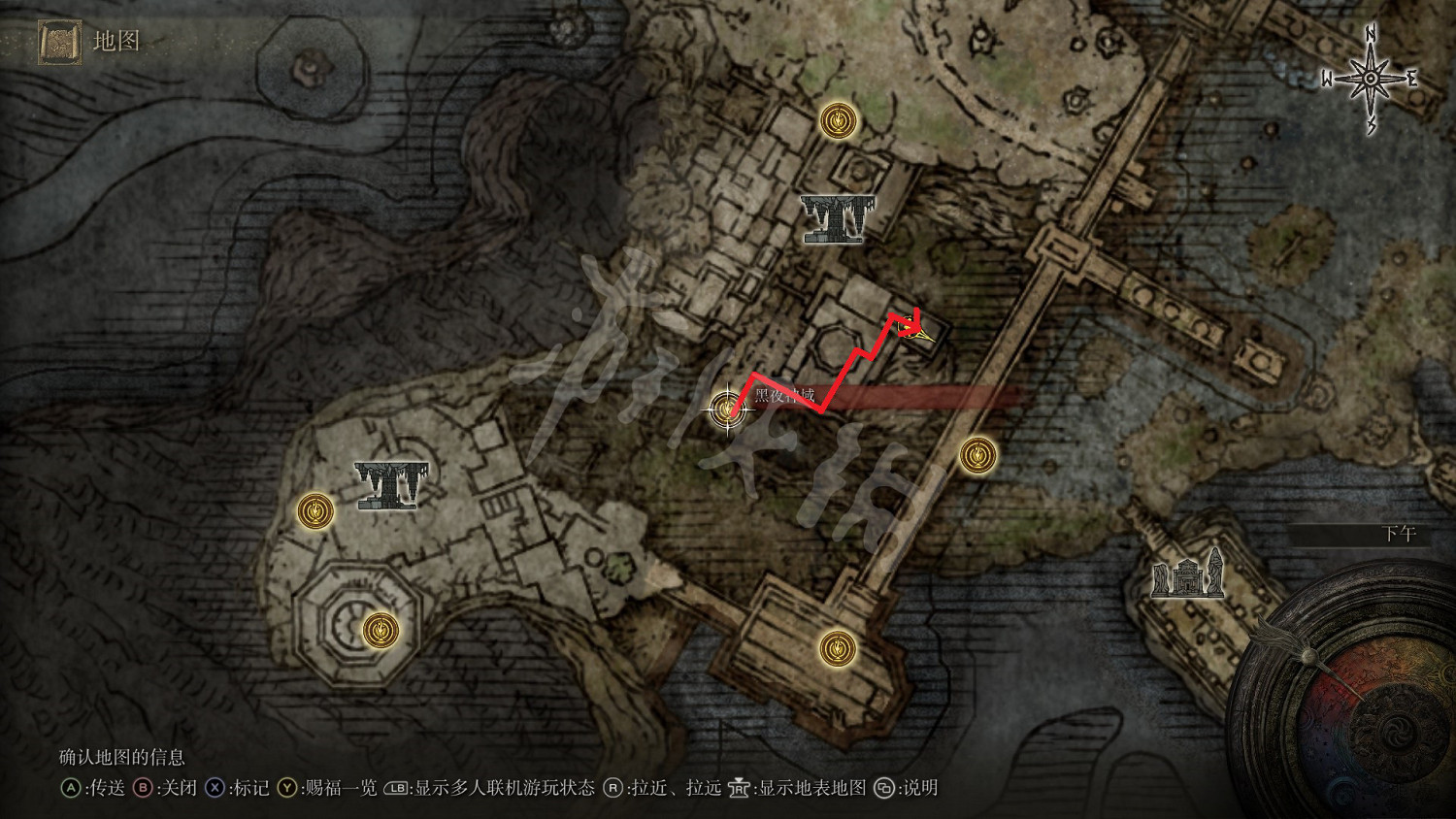Select the currently targeted 黑夜动域 grace icon
The width and height of the screenshot is (1456, 819).
click(727, 410)
